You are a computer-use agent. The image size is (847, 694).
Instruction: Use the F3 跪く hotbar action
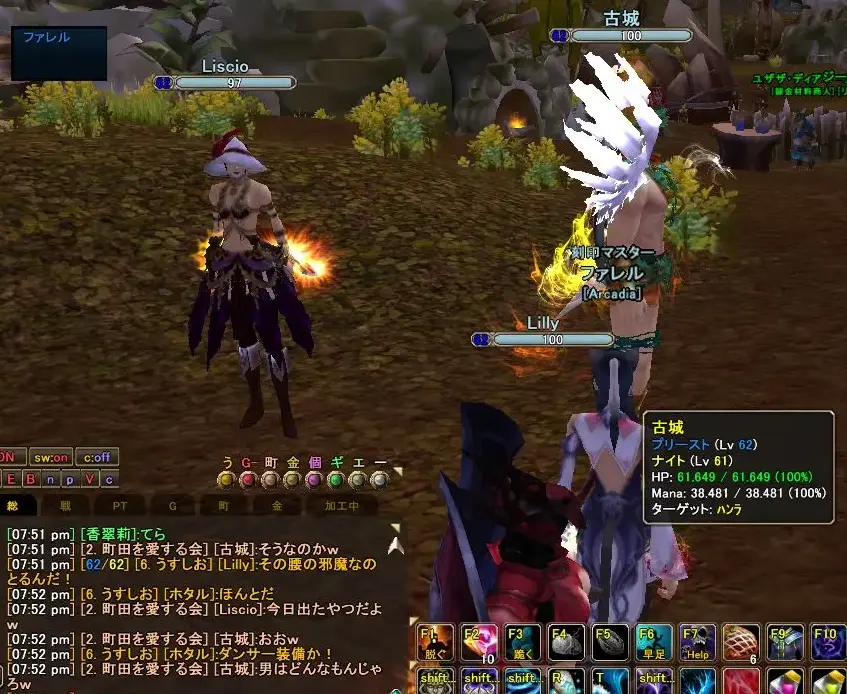tap(523, 643)
